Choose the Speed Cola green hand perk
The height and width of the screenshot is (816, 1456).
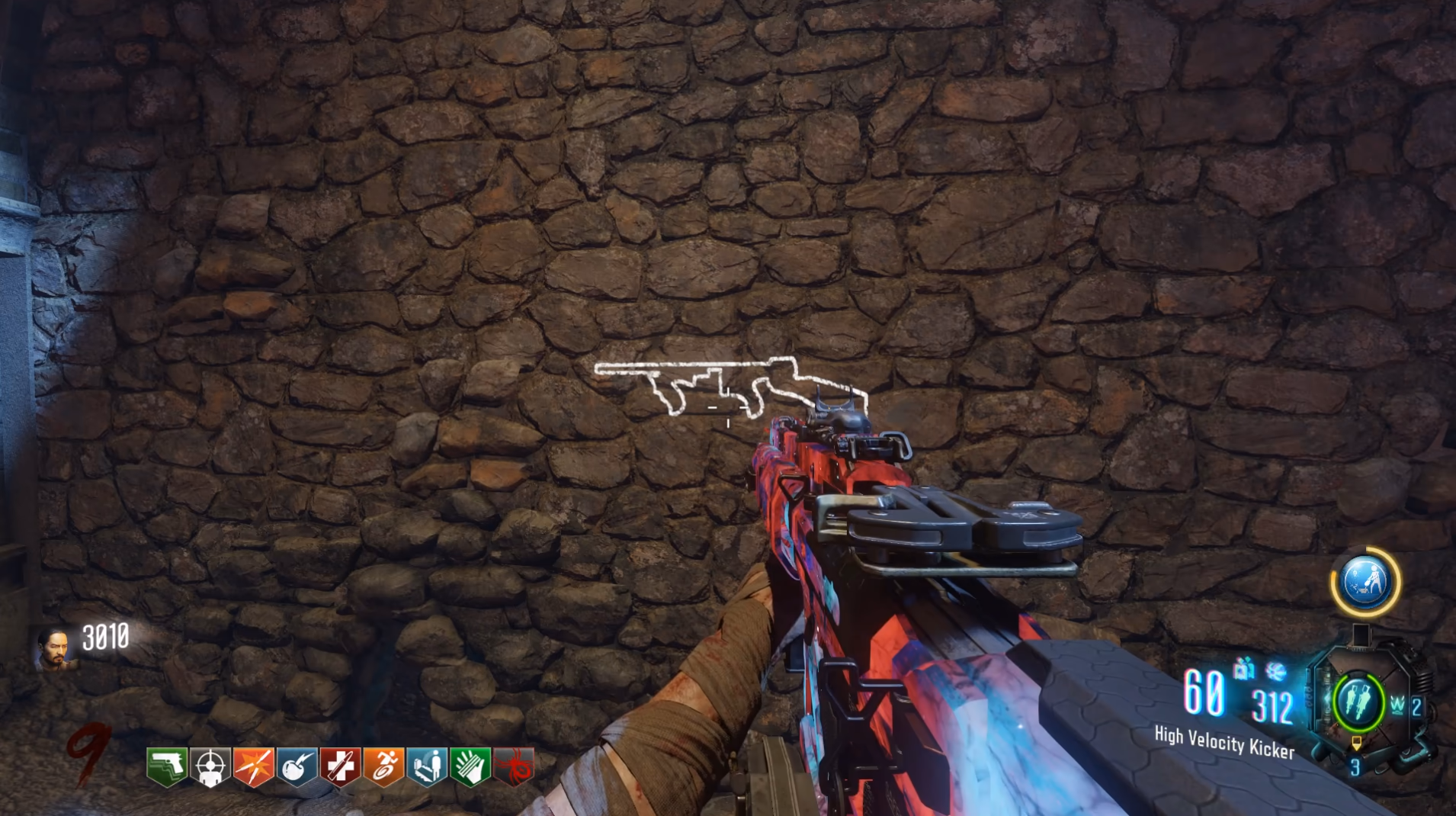pyautogui.click(x=470, y=766)
